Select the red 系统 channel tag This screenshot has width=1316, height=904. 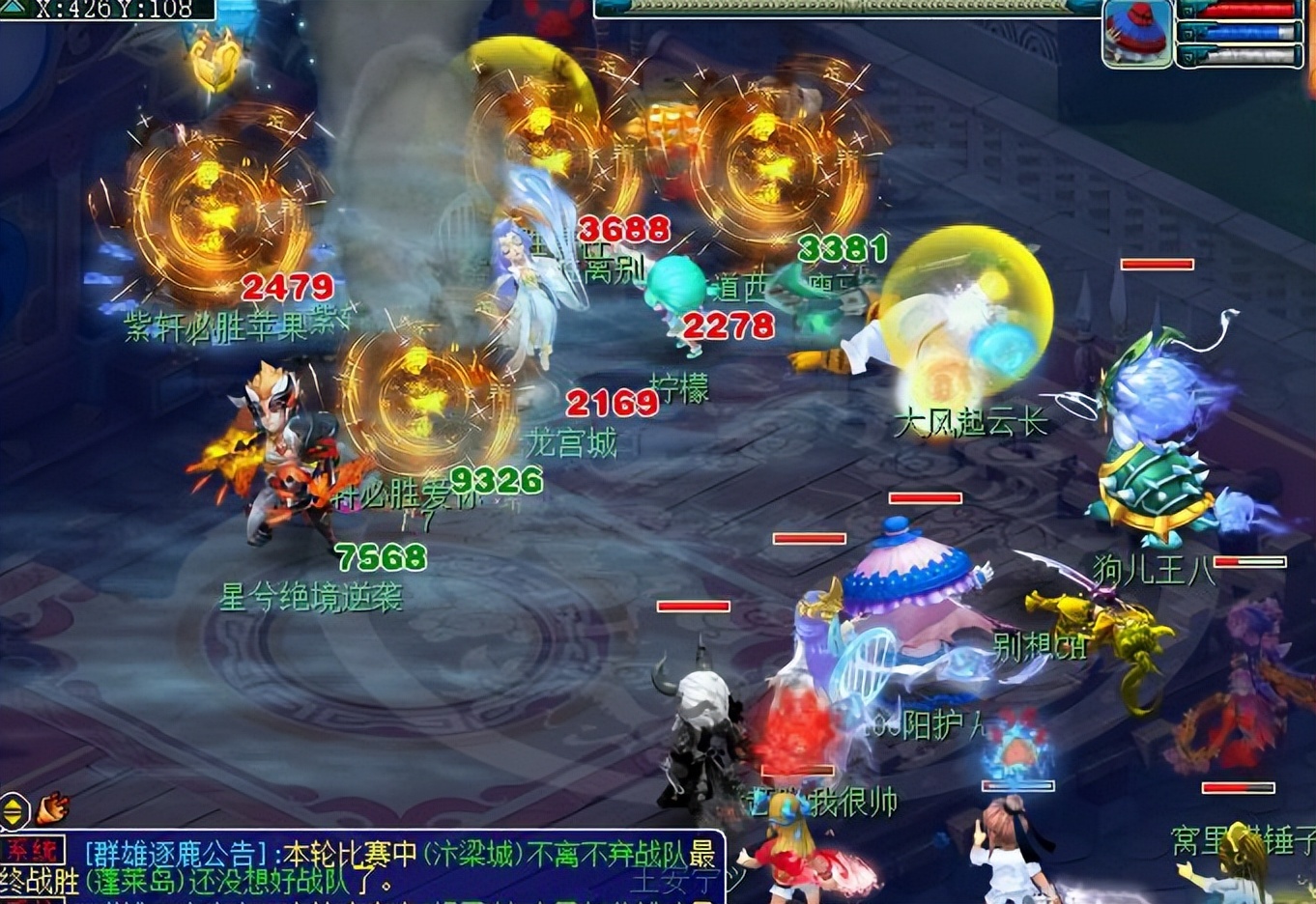click(32, 852)
